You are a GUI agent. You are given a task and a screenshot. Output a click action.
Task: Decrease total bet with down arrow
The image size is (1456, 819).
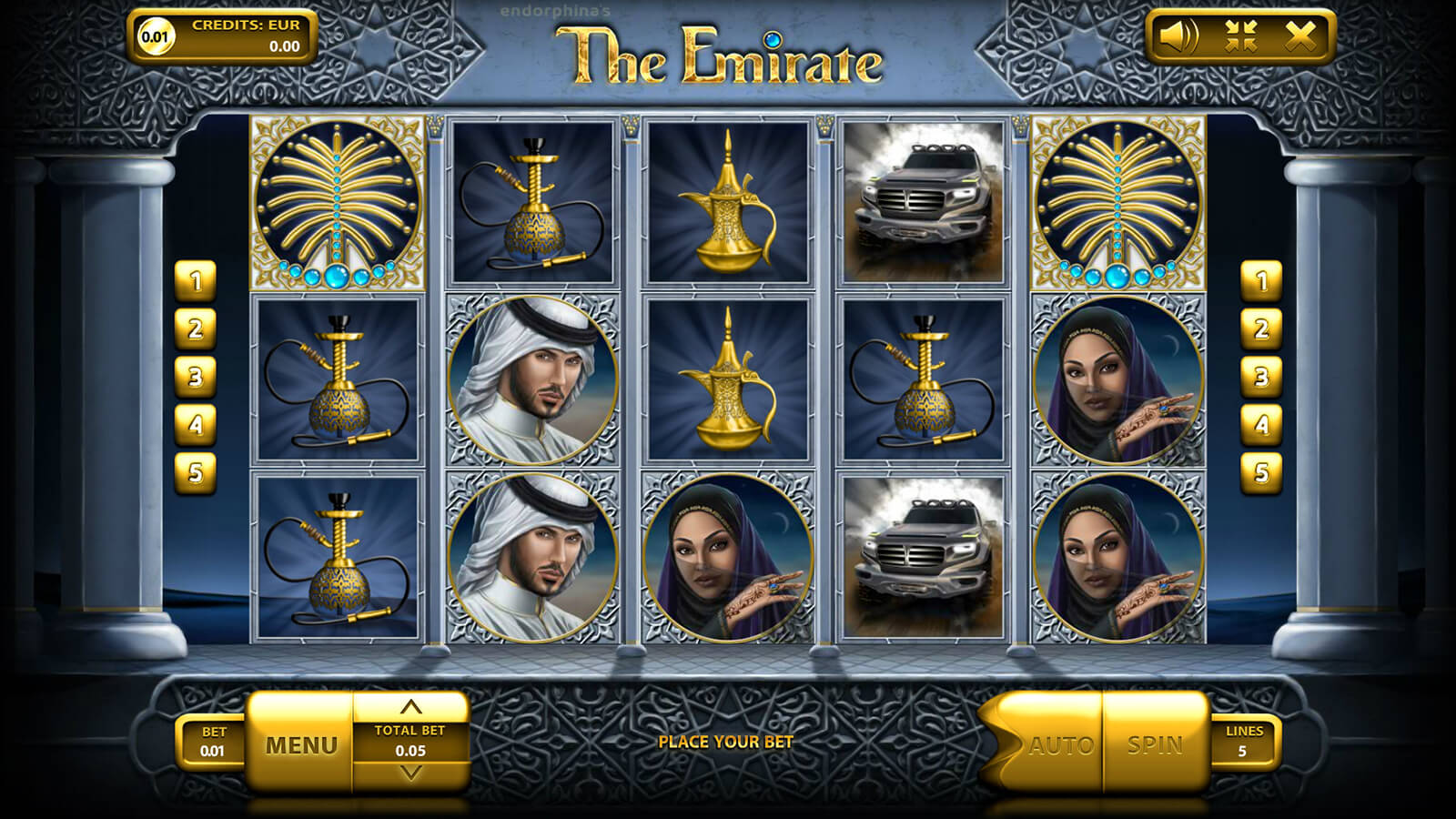pyautogui.click(x=411, y=773)
